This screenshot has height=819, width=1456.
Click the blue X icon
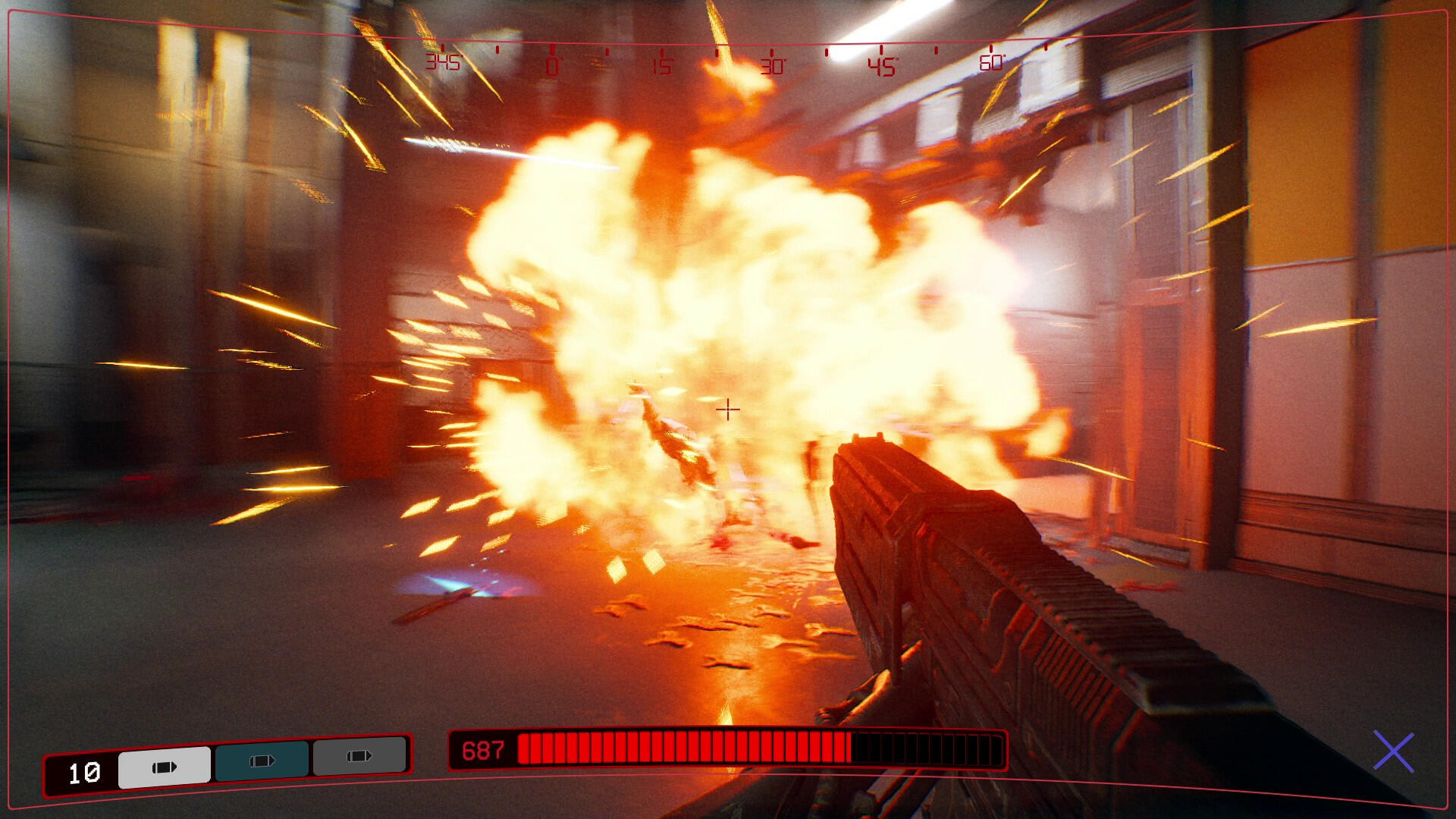point(1394,752)
